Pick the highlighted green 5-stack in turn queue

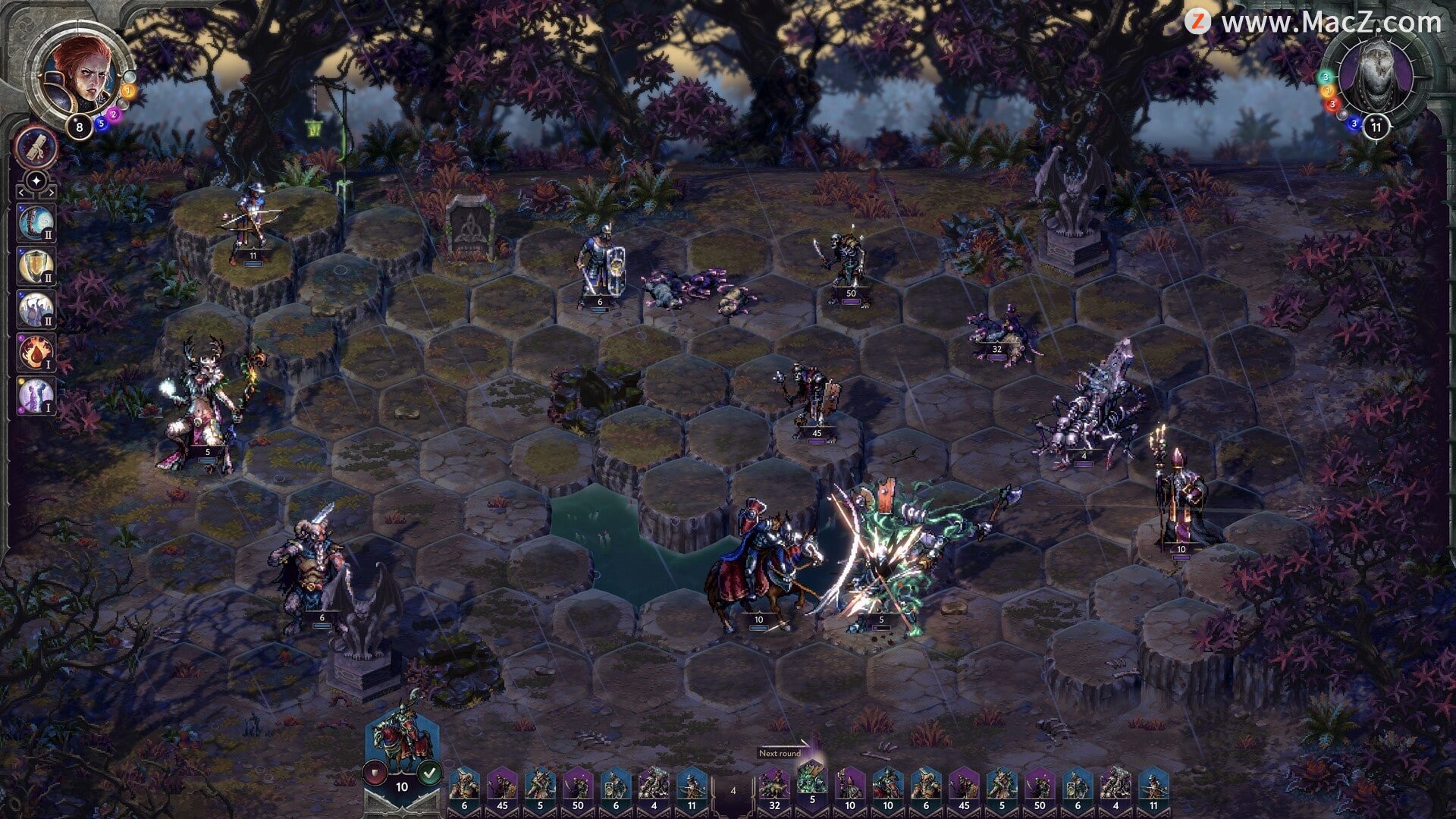[811, 785]
